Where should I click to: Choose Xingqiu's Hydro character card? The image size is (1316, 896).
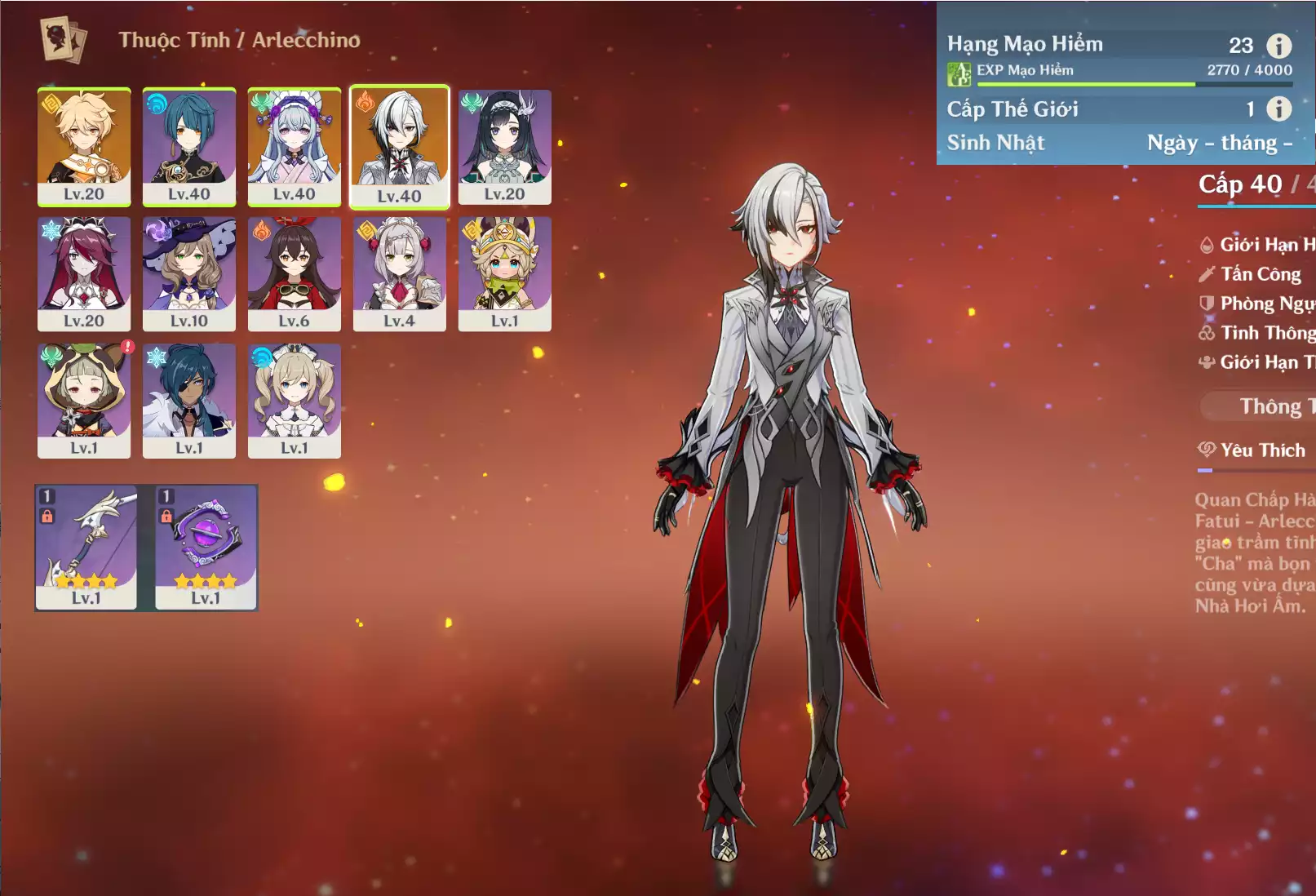click(189, 146)
